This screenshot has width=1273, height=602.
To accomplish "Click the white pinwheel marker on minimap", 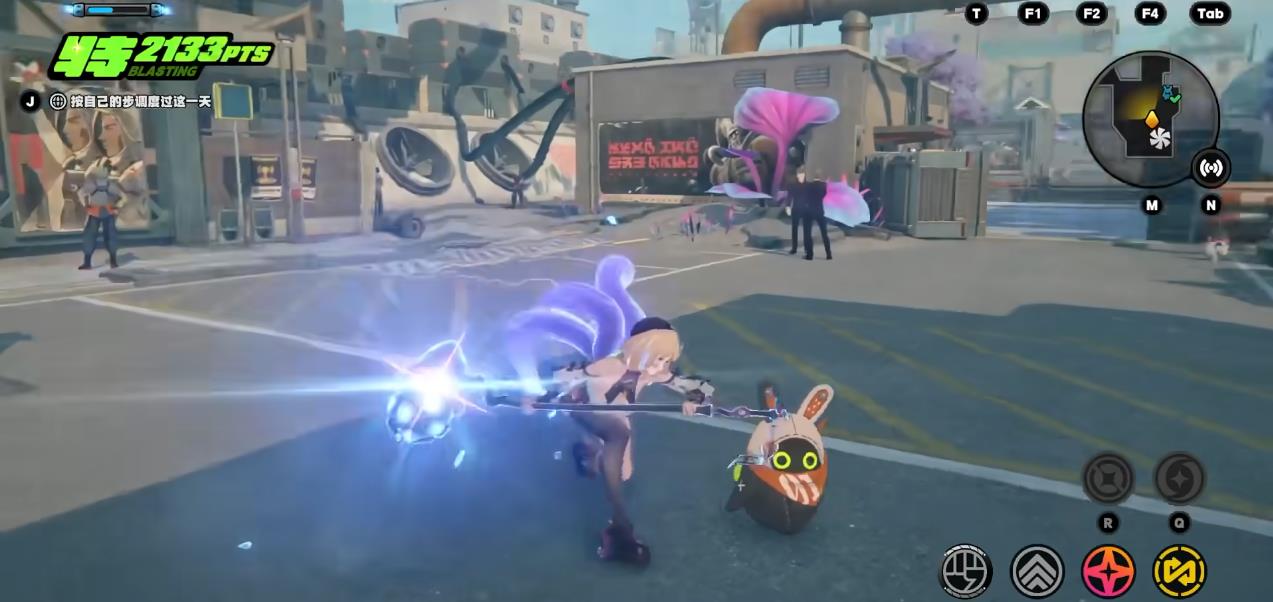I will [1160, 138].
